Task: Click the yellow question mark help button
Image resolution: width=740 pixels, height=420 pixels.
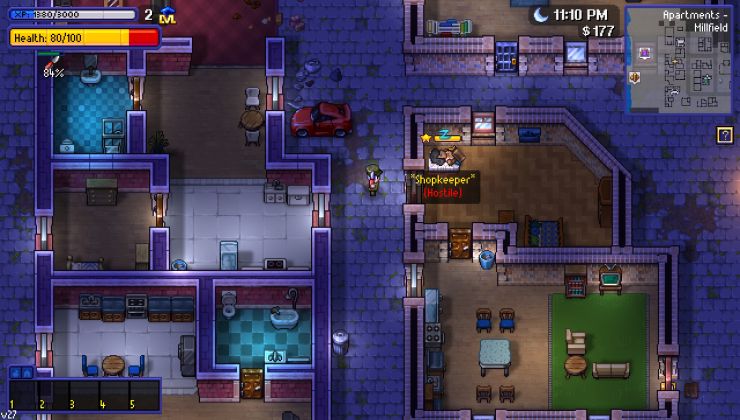Action: 725,134
